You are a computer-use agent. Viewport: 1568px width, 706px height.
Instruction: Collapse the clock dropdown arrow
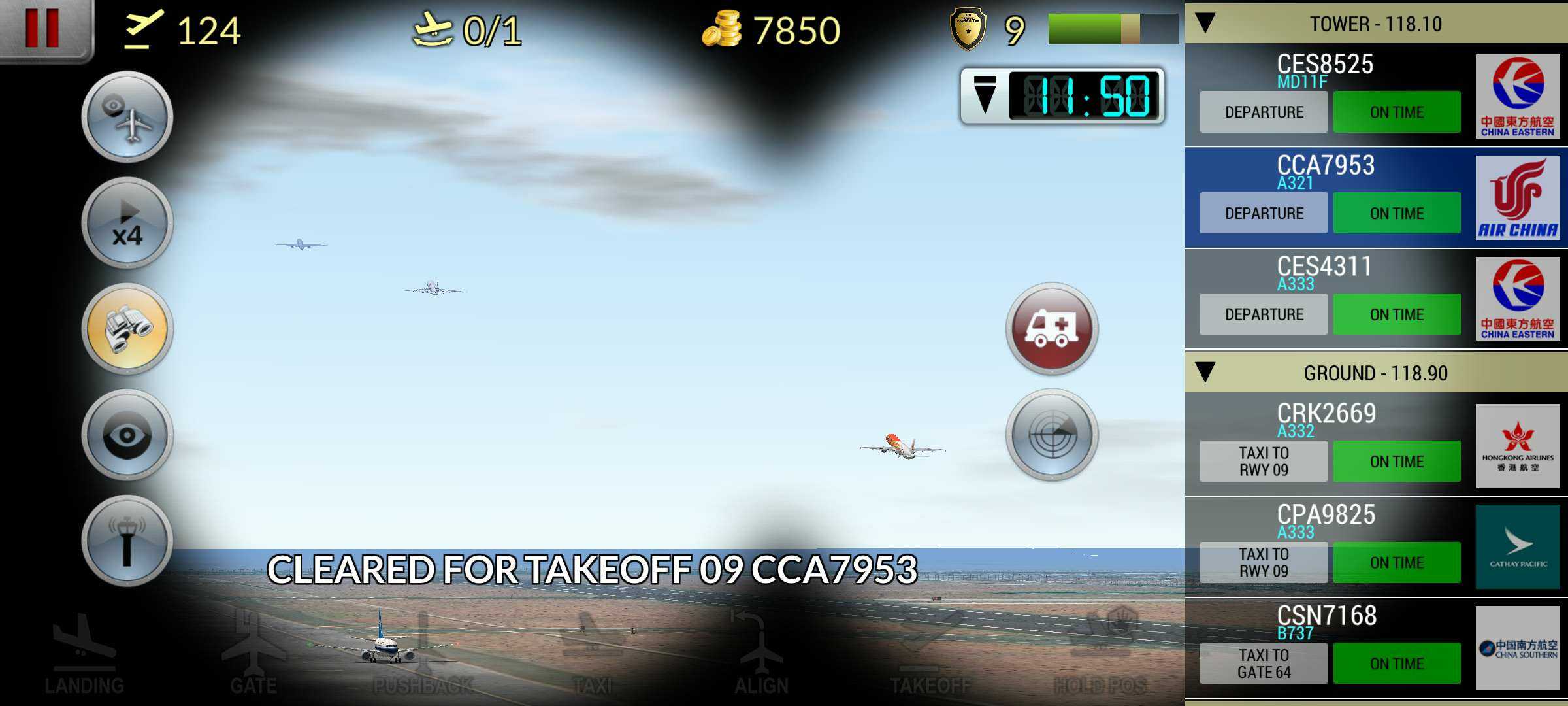(985, 96)
